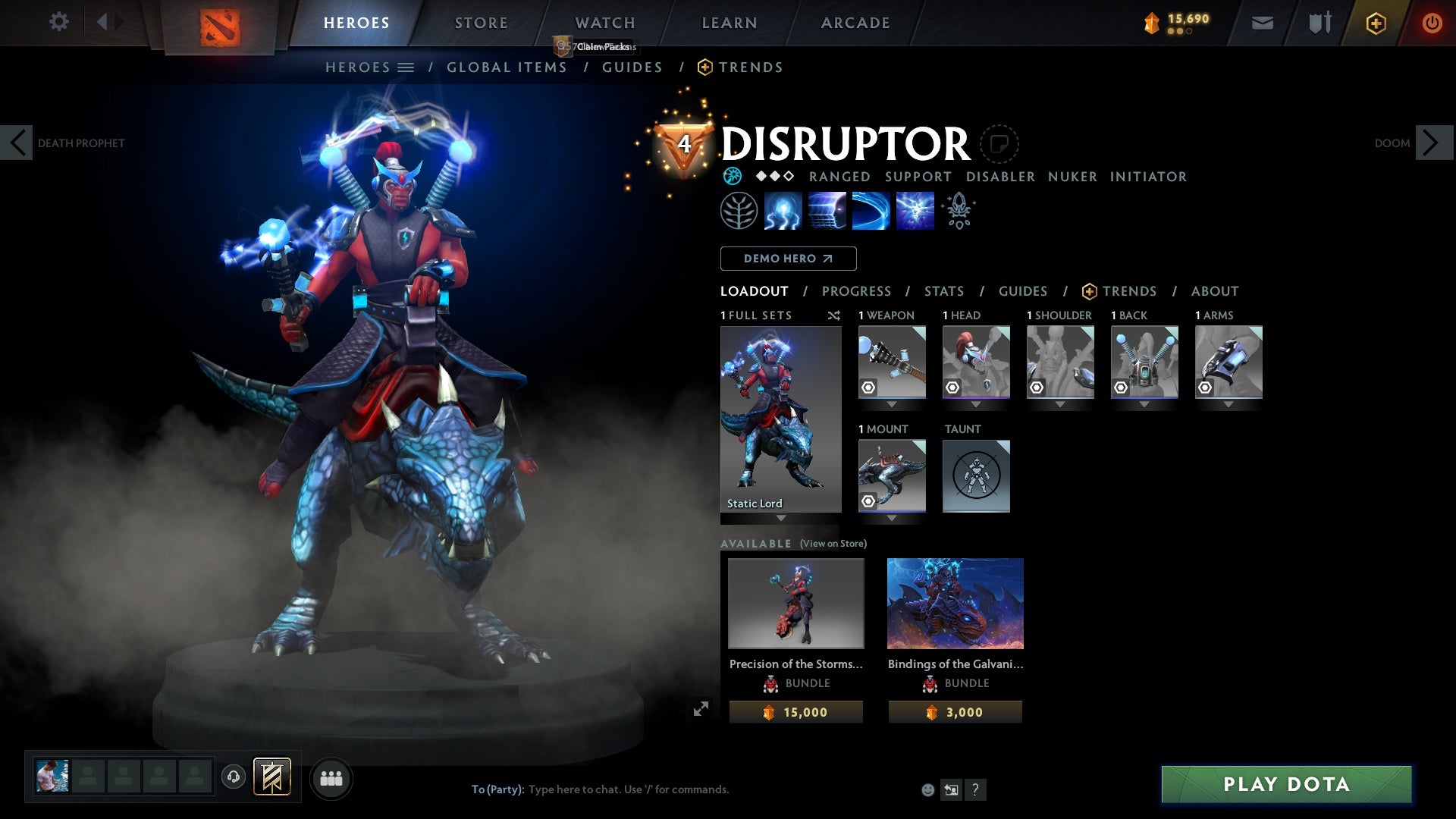Expand the Mount slot dropdown
Viewport: 1456px width, 819px height.
point(892,518)
